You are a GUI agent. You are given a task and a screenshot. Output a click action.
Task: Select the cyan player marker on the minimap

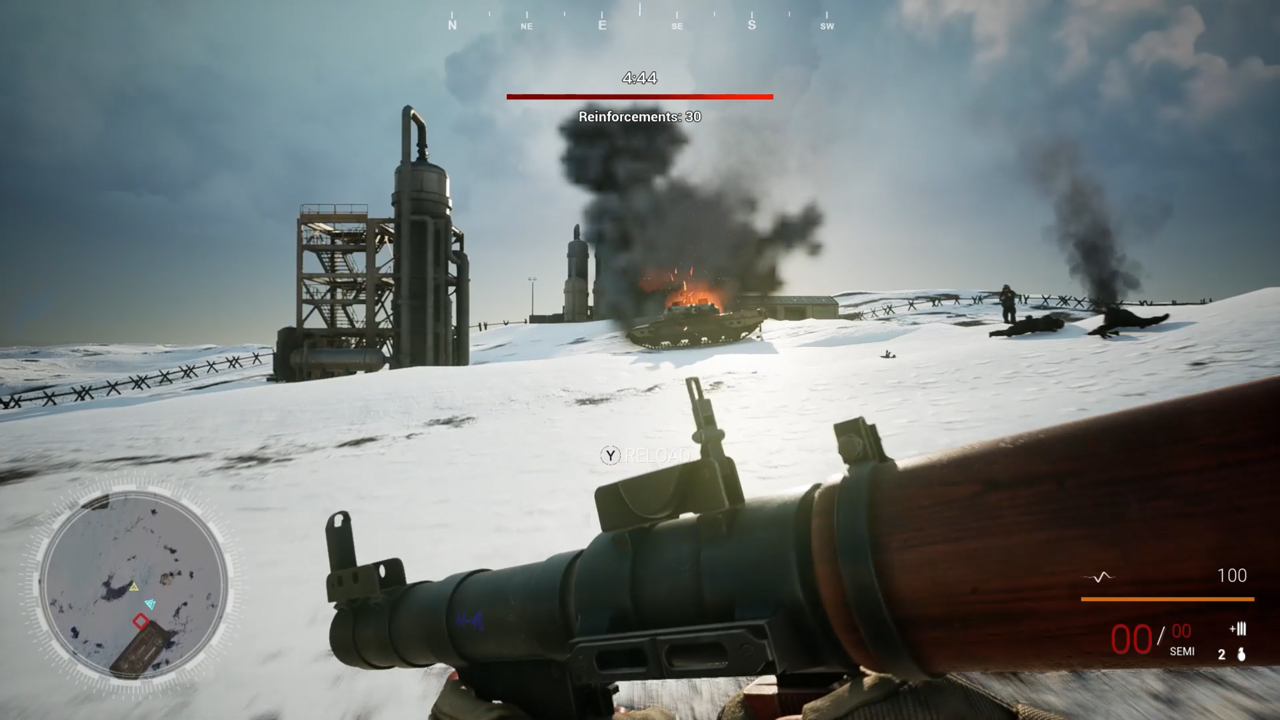click(152, 602)
